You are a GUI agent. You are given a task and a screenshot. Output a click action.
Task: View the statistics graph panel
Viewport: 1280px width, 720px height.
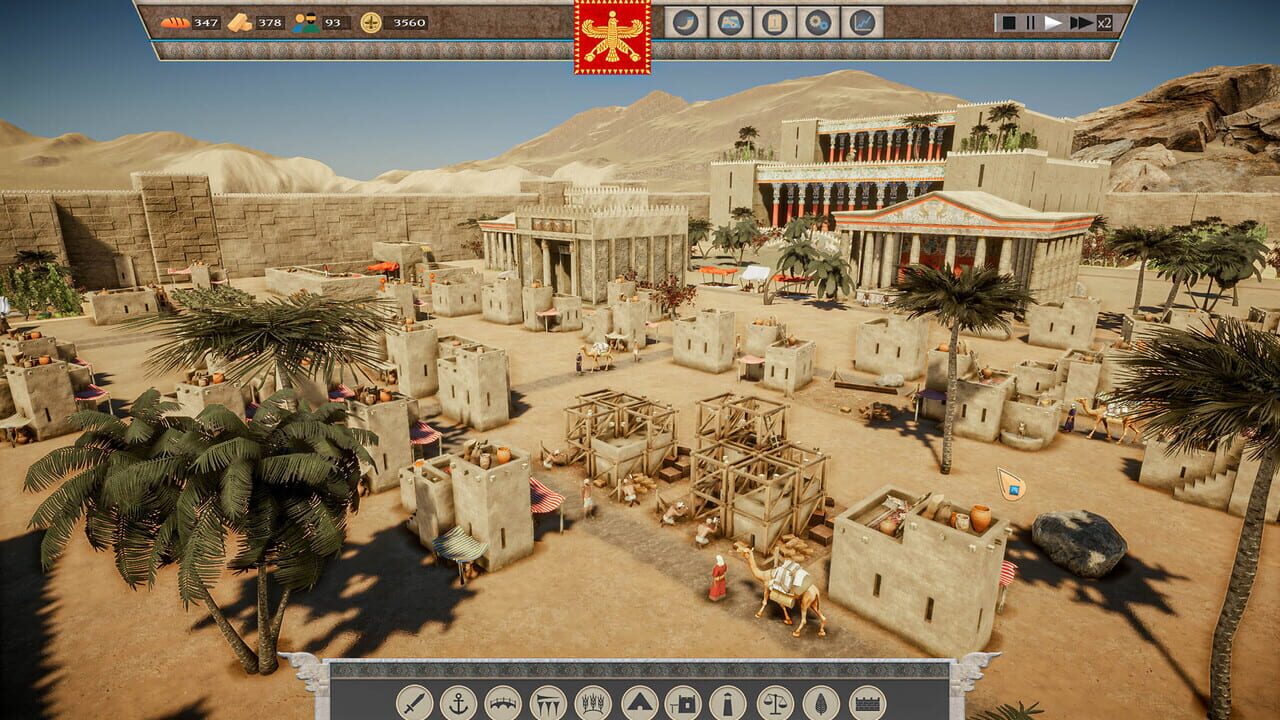[864, 23]
